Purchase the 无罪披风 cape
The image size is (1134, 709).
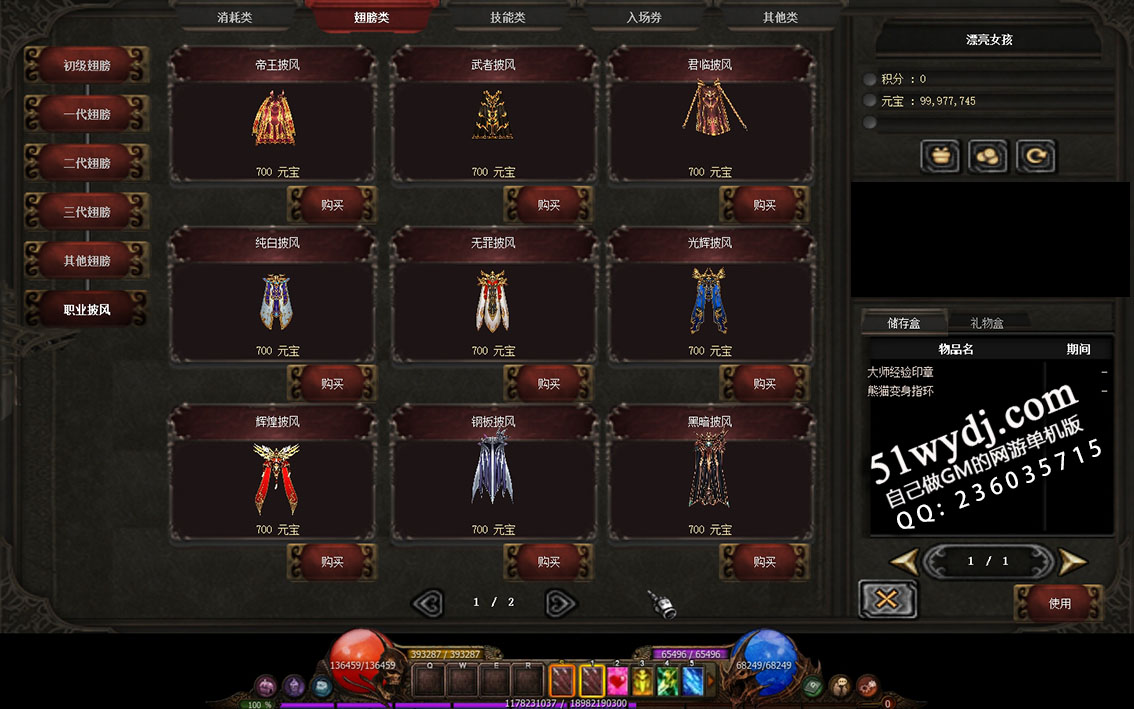click(x=548, y=383)
